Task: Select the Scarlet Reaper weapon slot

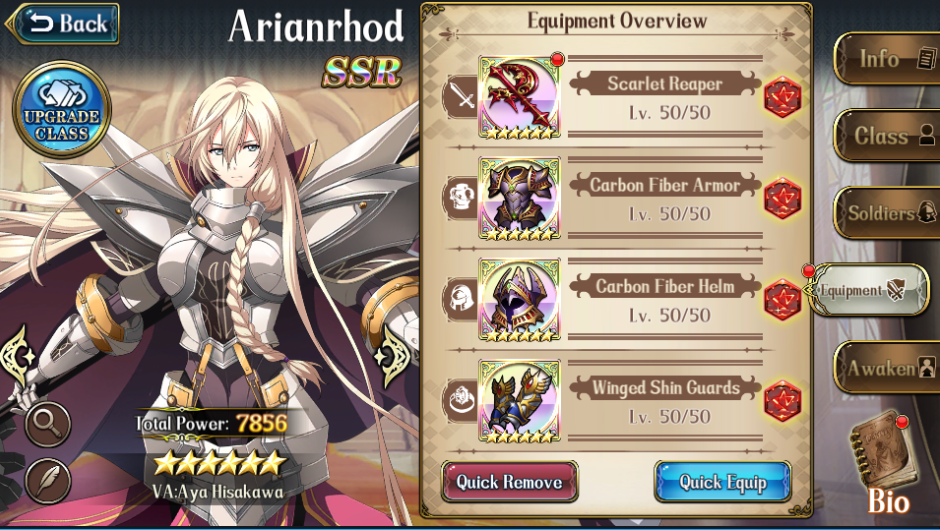Action: click(519, 97)
